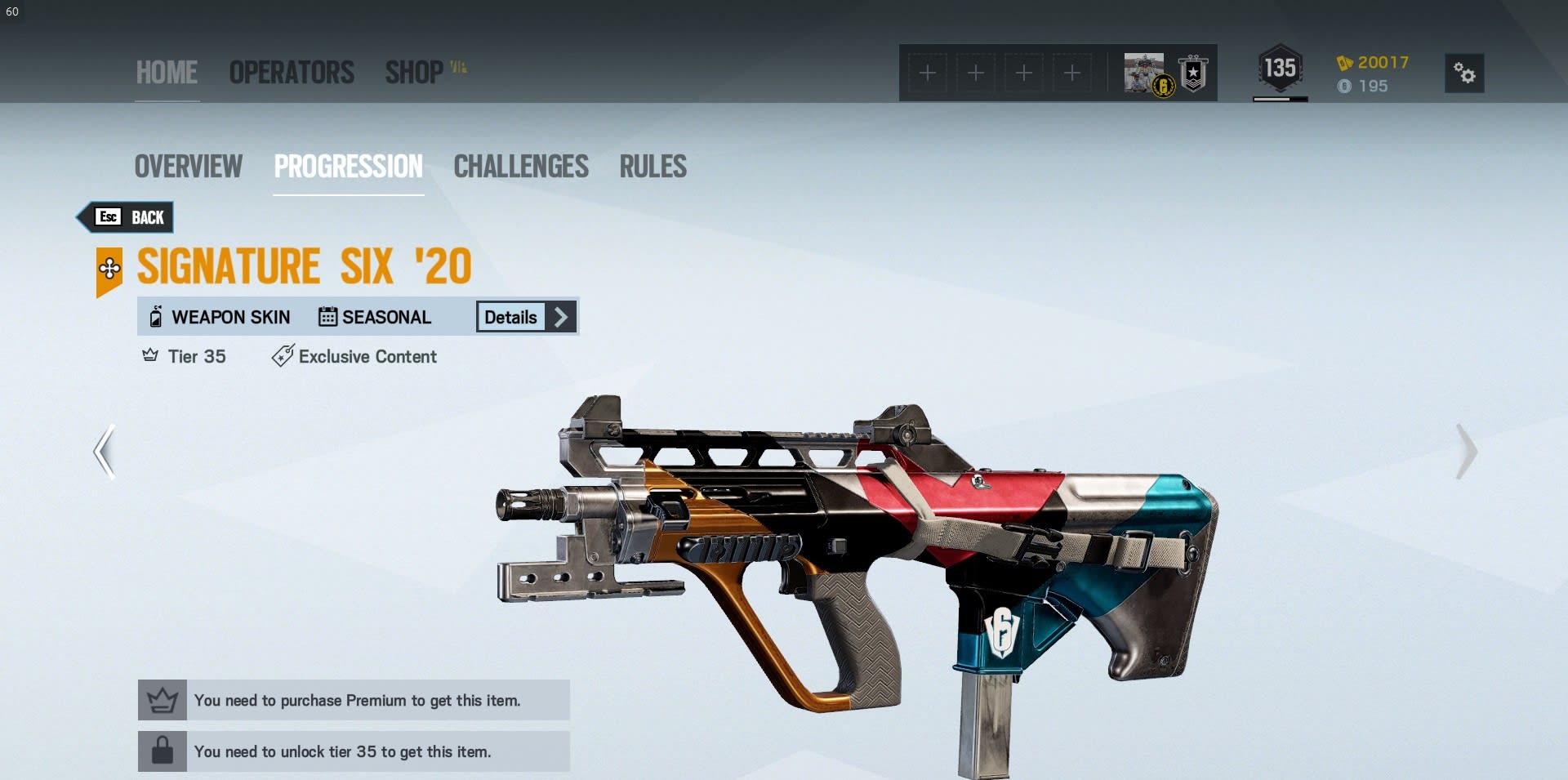Open Details for Signature Six '20

click(526, 317)
